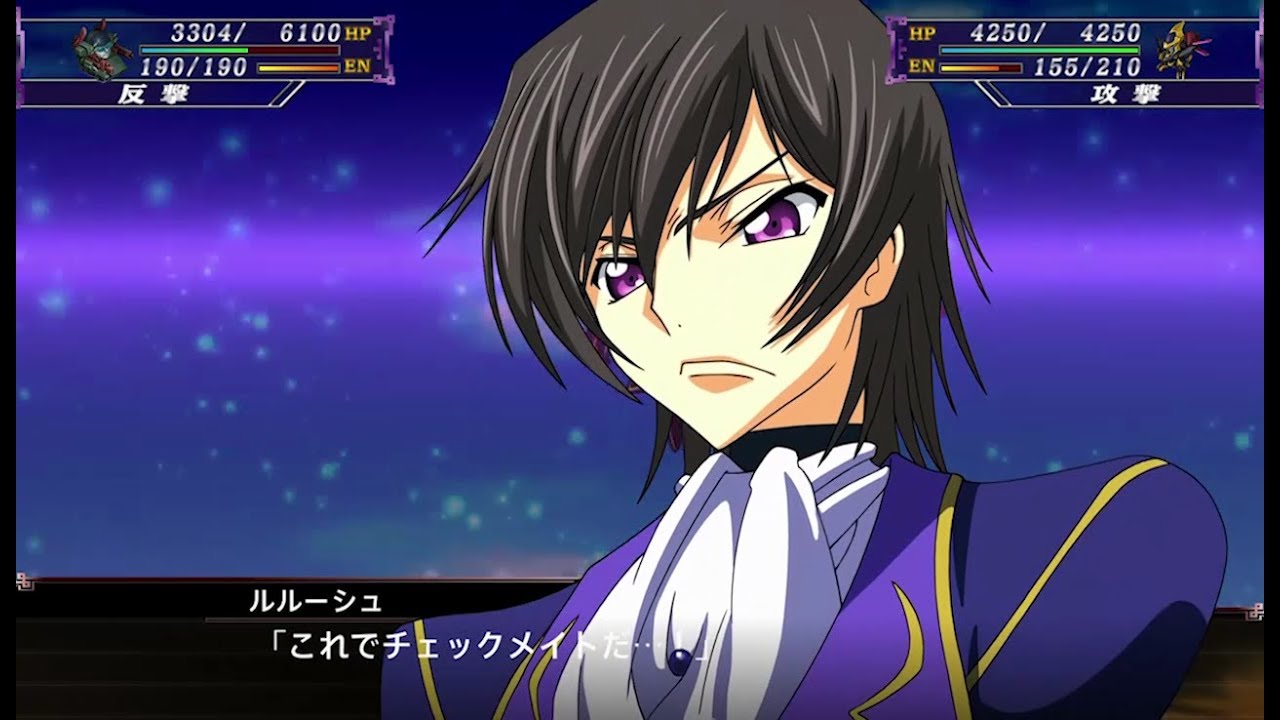Select the gold and black mech icon
The width and height of the screenshot is (1280, 720).
point(1182,49)
